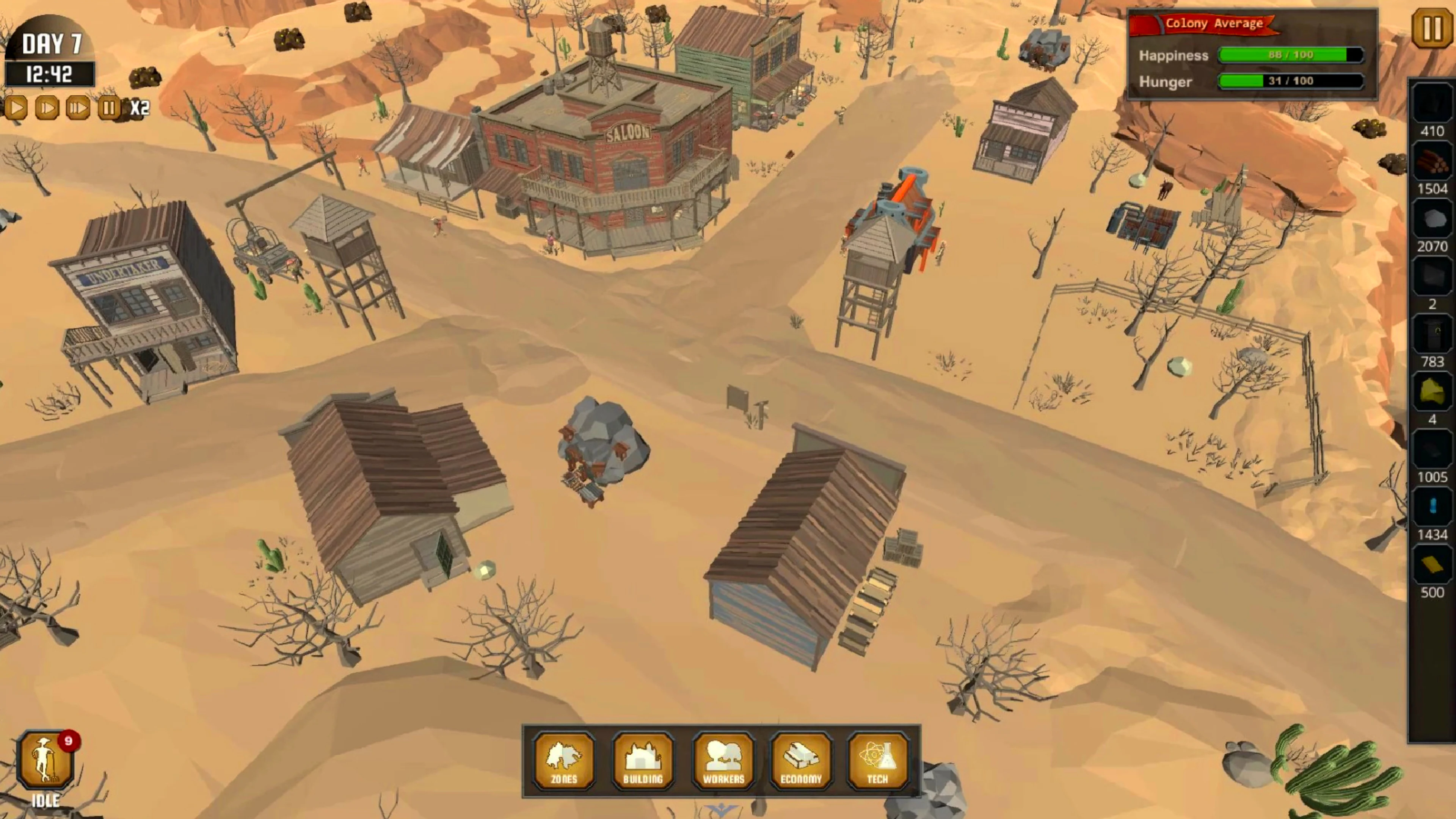Open the Building menu
This screenshot has width=1456, height=819.
(643, 760)
